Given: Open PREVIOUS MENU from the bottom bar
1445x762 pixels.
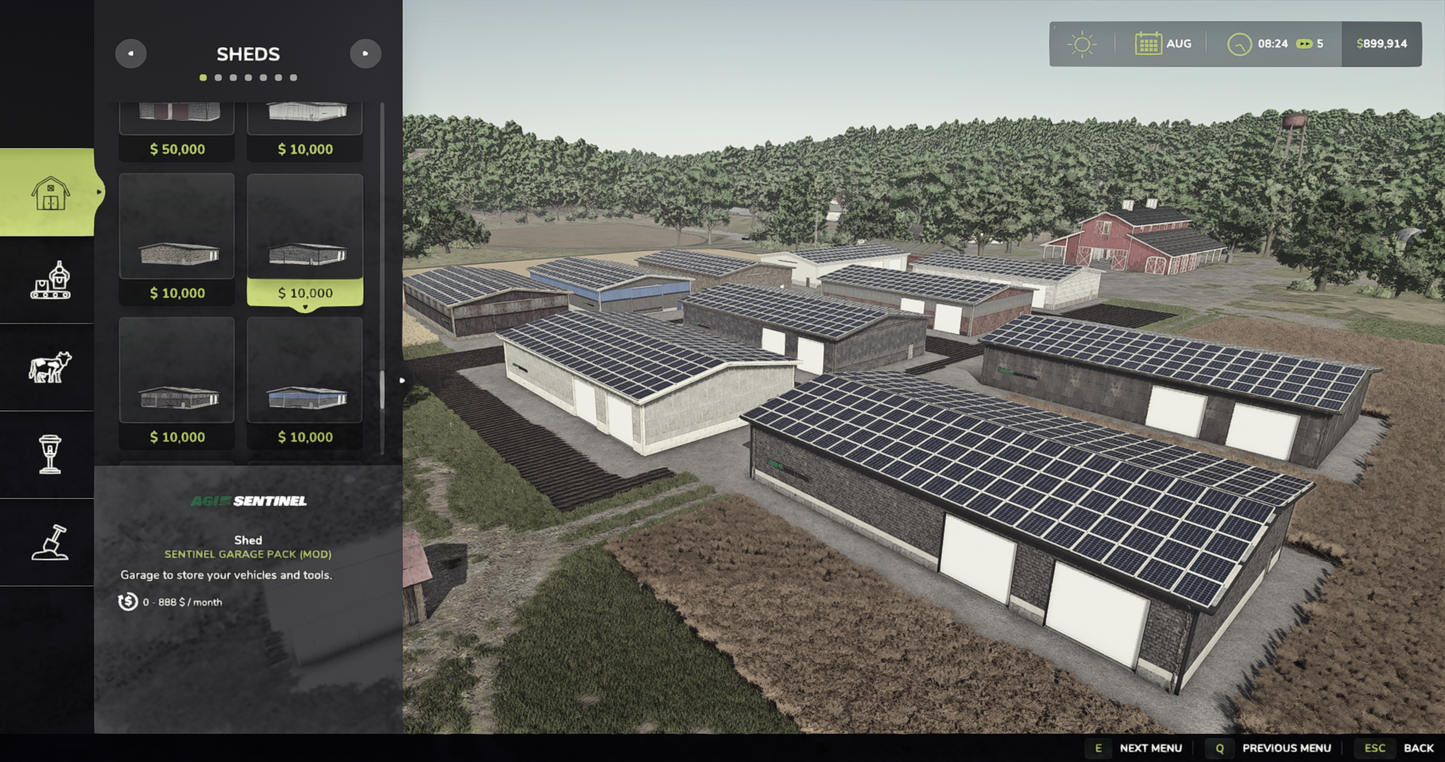Looking at the screenshot, I should pyautogui.click(x=1286, y=747).
